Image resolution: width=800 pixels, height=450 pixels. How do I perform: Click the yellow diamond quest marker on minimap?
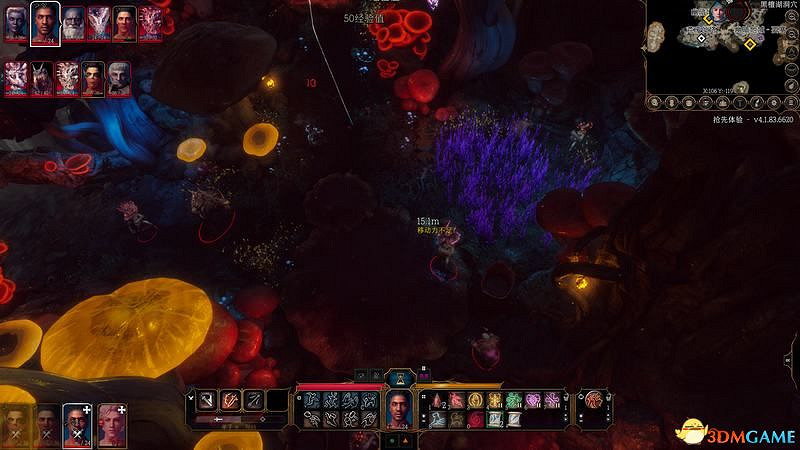751,43
